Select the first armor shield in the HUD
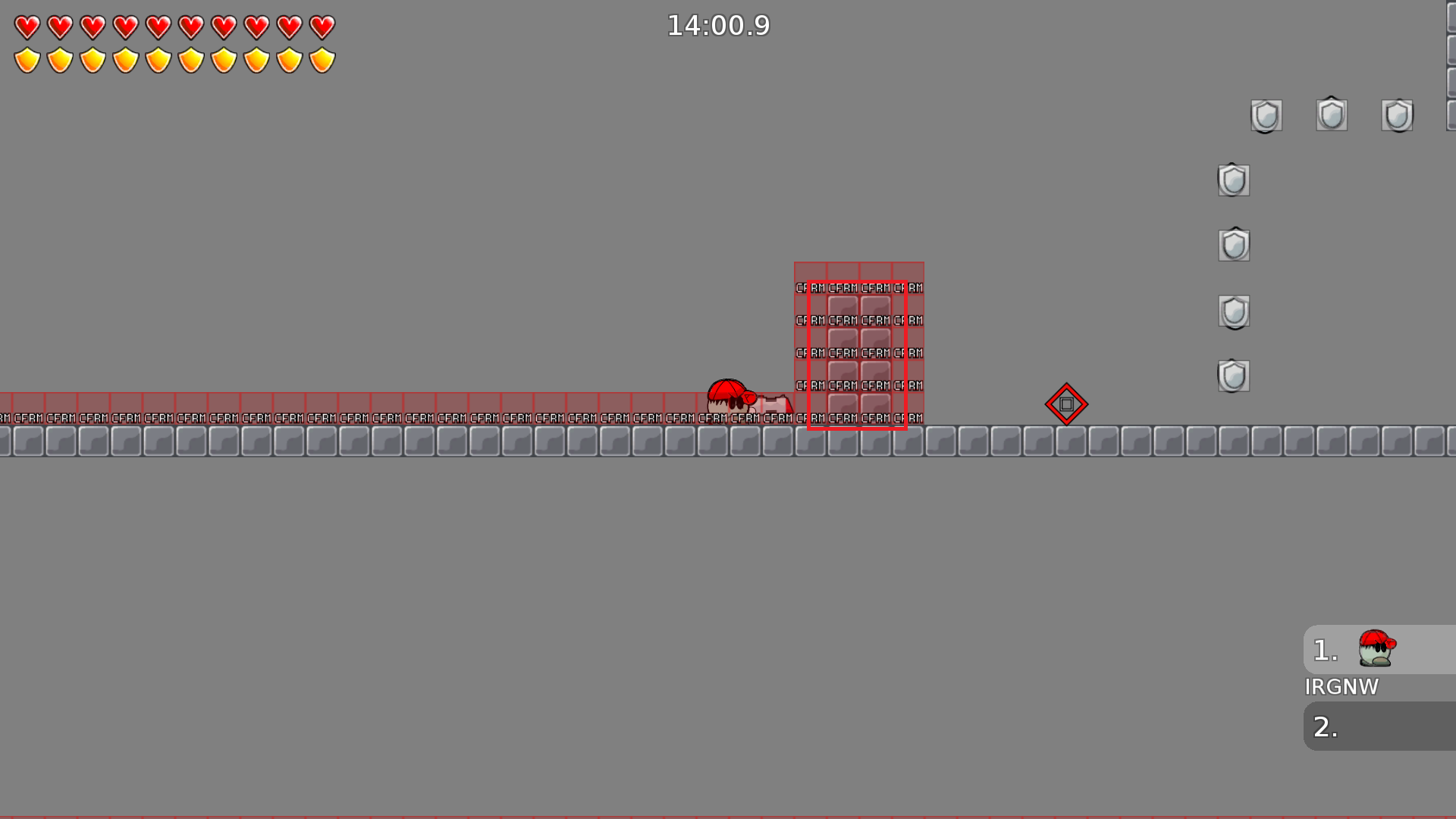This screenshot has height=819, width=1456. click(26, 58)
